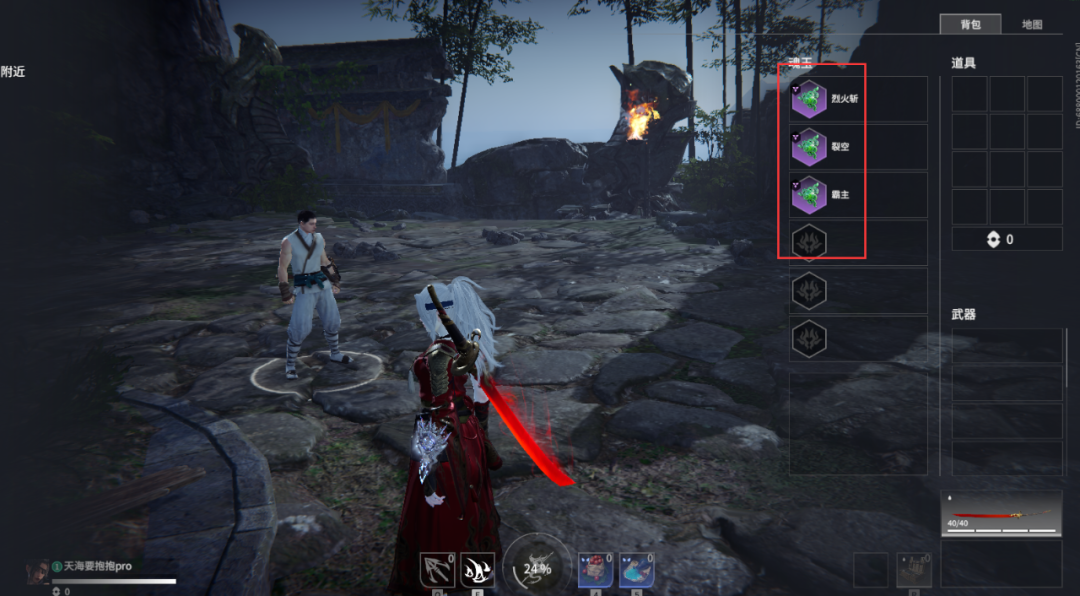Click the circular 24% ultimate gauge
1080x596 pixels.
pos(537,567)
